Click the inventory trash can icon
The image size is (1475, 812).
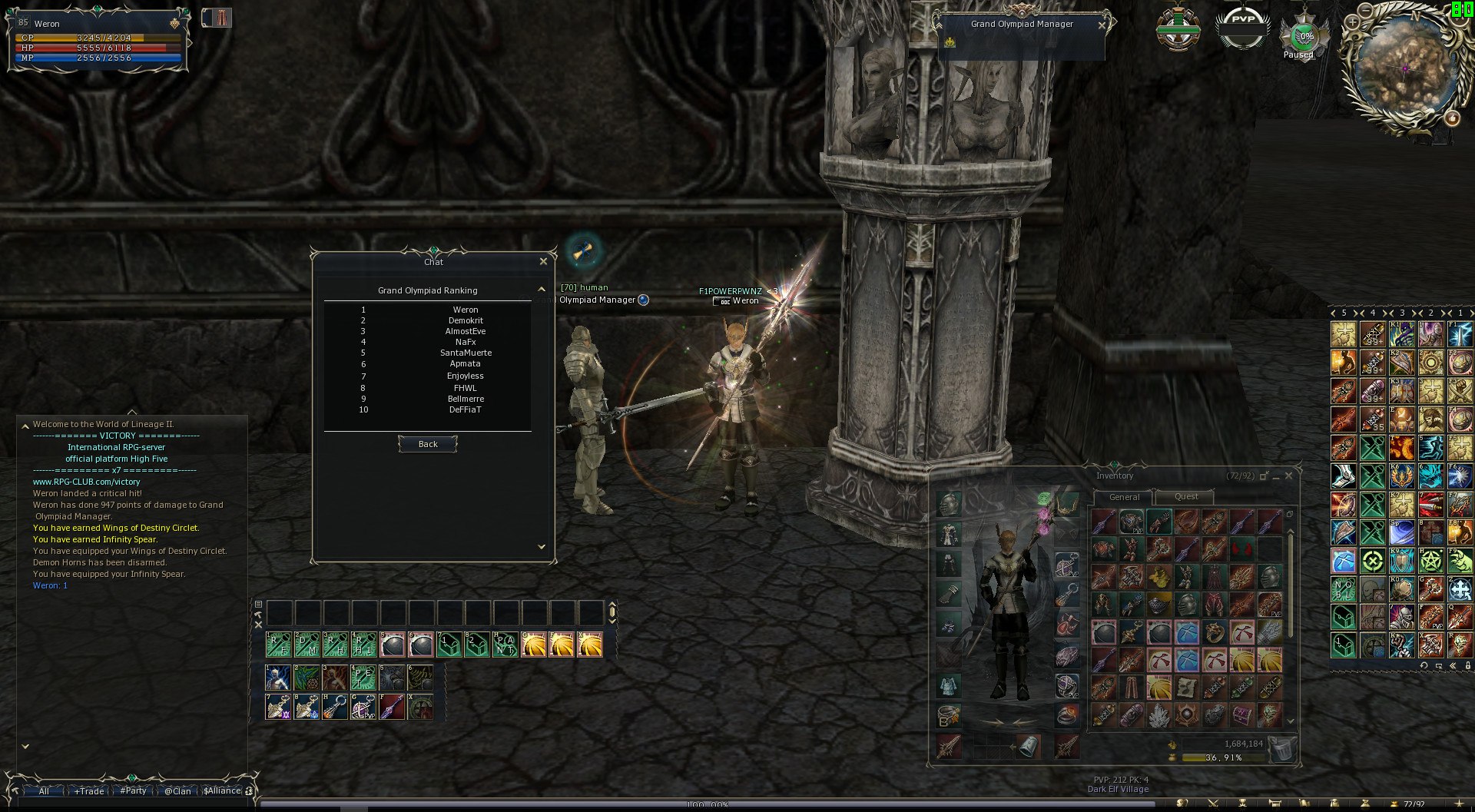coord(1282,748)
